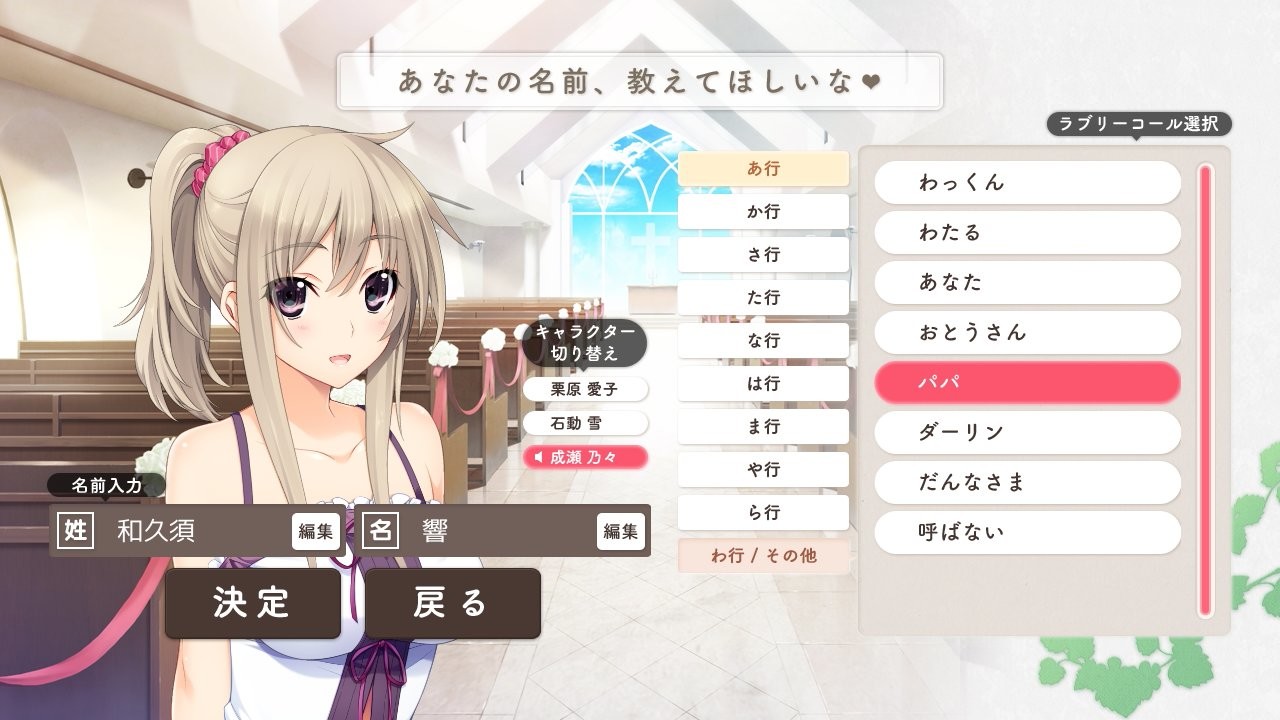Select パパ as the lovely call
Image resolution: width=1280 pixels, height=720 pixels.
(x=1027, y=382)
